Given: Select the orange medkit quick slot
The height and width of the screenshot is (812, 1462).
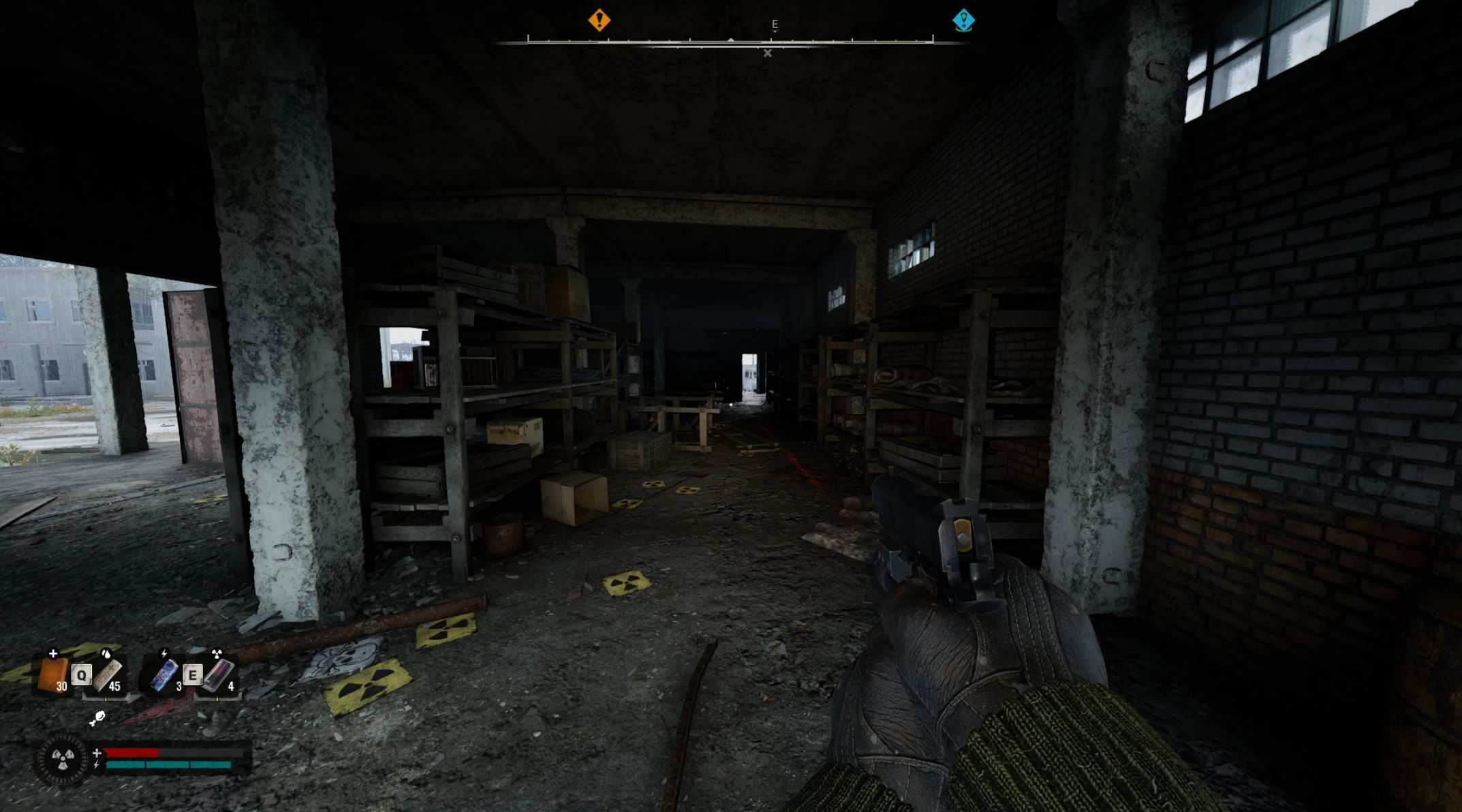Looking at the screenshot, I should (52, 674).
